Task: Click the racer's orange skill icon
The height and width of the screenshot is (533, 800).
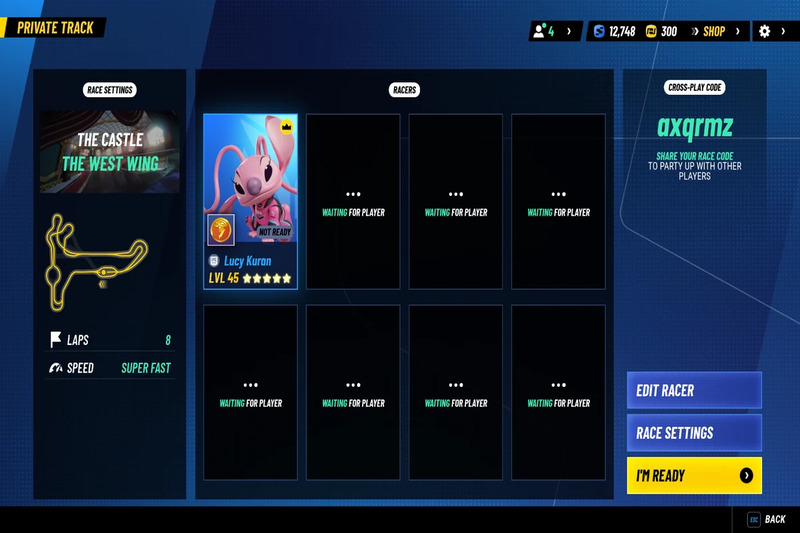Action: coord(221,229)
